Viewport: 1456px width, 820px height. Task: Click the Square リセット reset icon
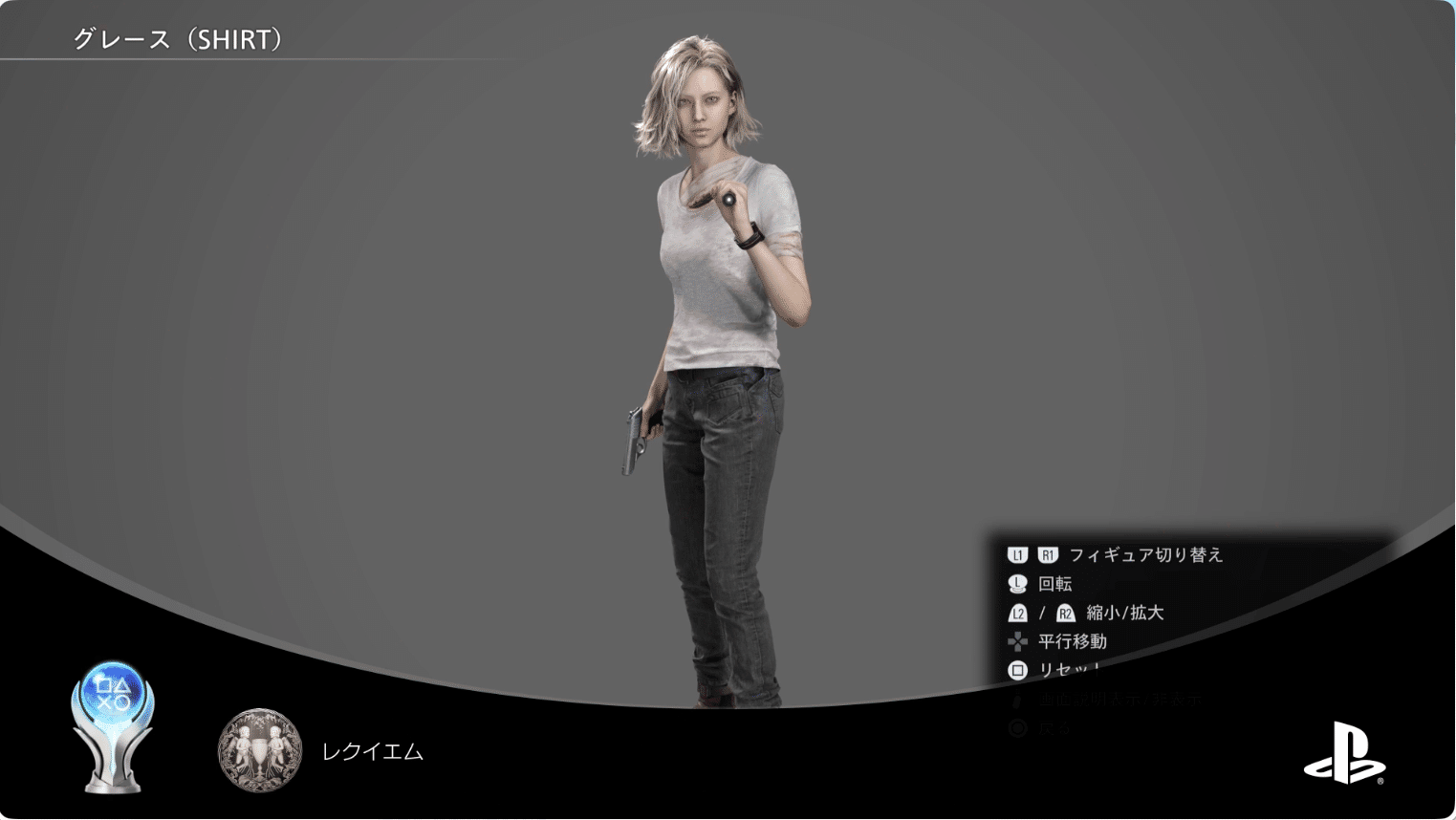pyautogui.click(x=1017, y=670)
